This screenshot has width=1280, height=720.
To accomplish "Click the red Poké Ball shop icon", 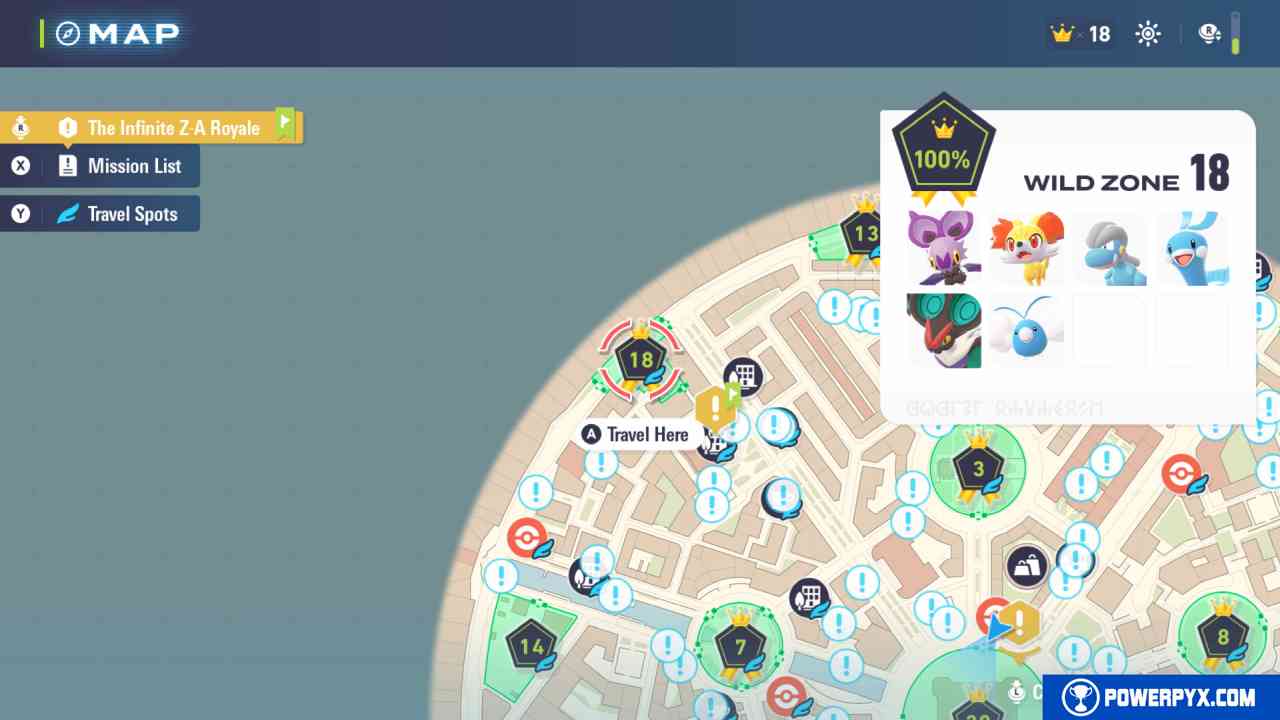I will pos(527,537).
